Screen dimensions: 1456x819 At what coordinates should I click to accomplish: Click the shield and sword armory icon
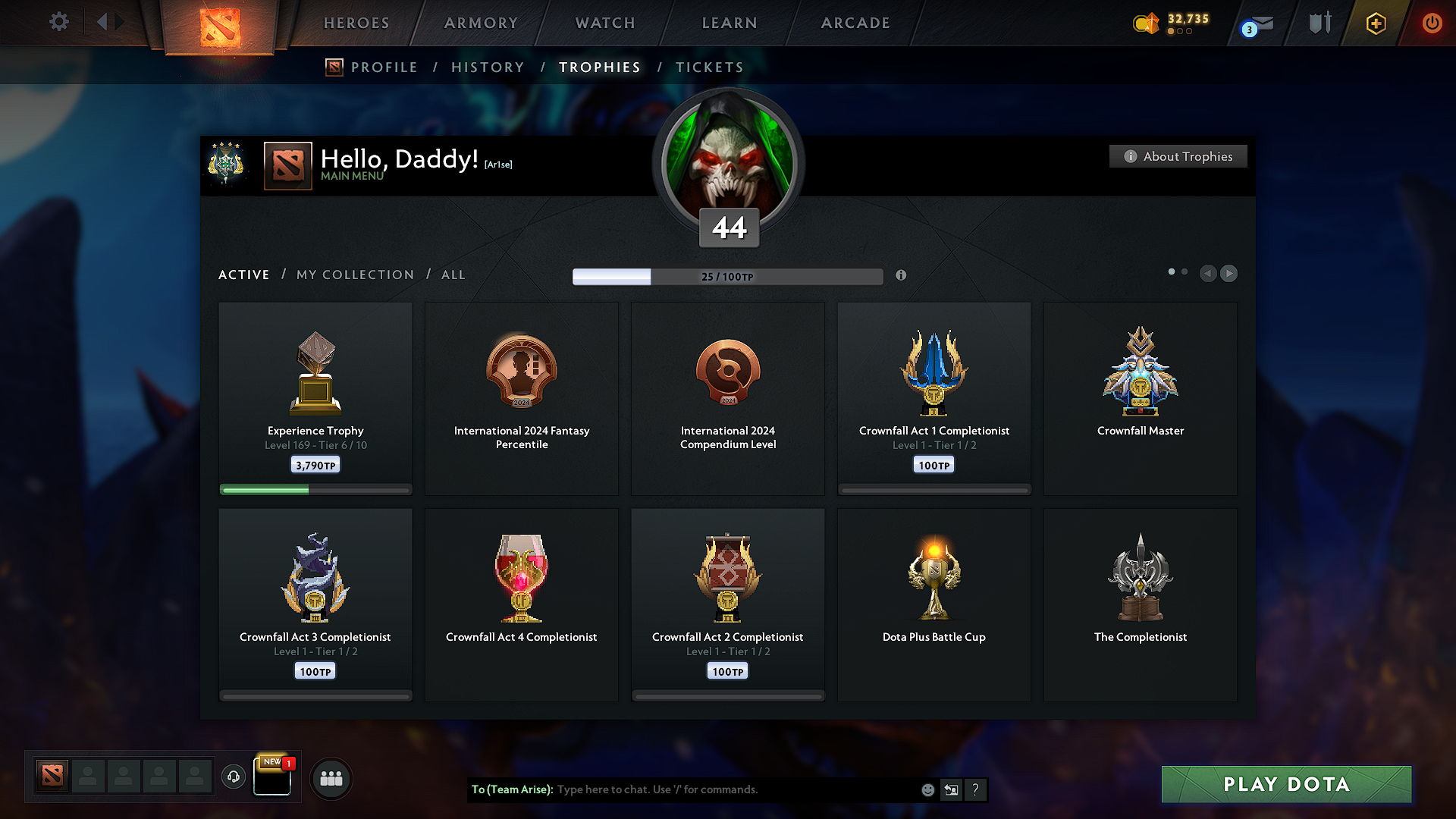click(1319, 23)
